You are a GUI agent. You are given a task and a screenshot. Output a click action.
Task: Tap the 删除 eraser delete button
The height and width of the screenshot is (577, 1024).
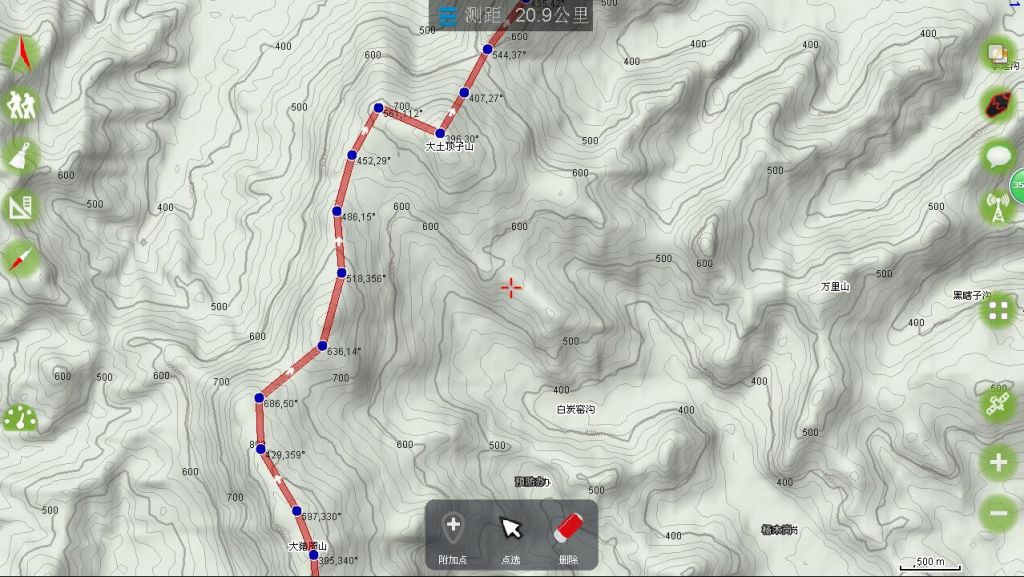(x=568, y=534)
